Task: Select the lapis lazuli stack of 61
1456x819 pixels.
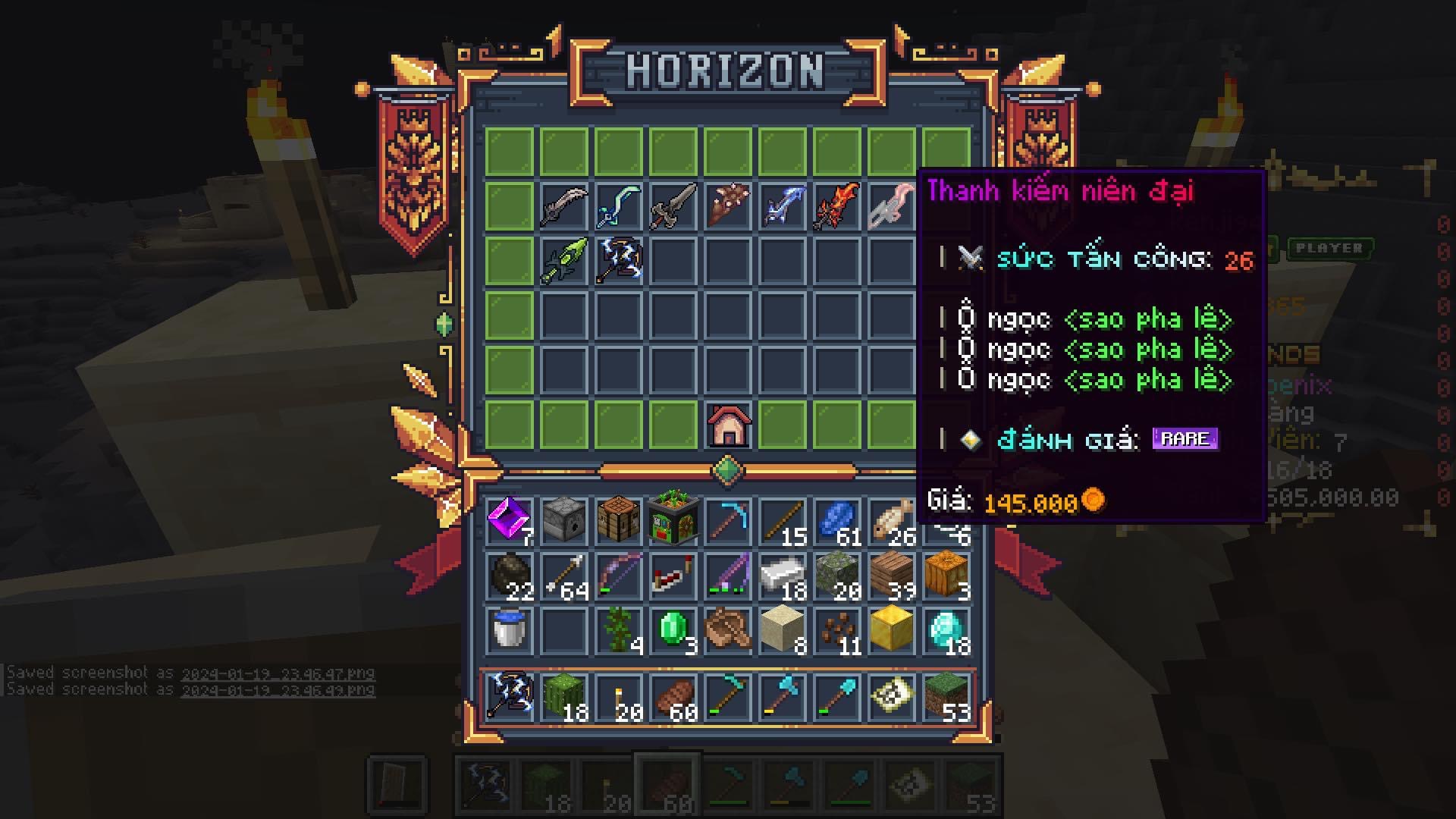Action: tap(836, 520)
